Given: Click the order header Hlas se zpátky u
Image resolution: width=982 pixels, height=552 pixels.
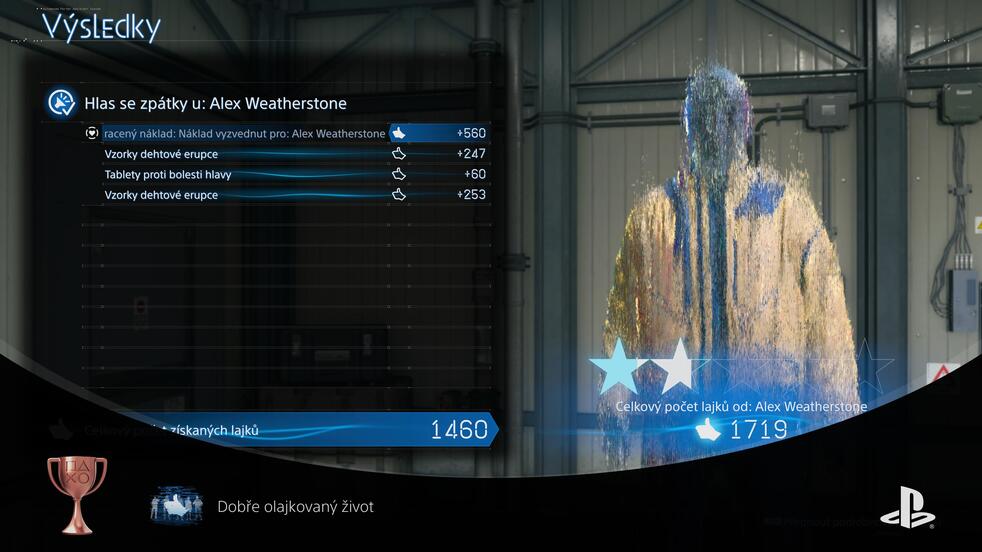Looking at the screenshot, I should [x=215, y=103].
